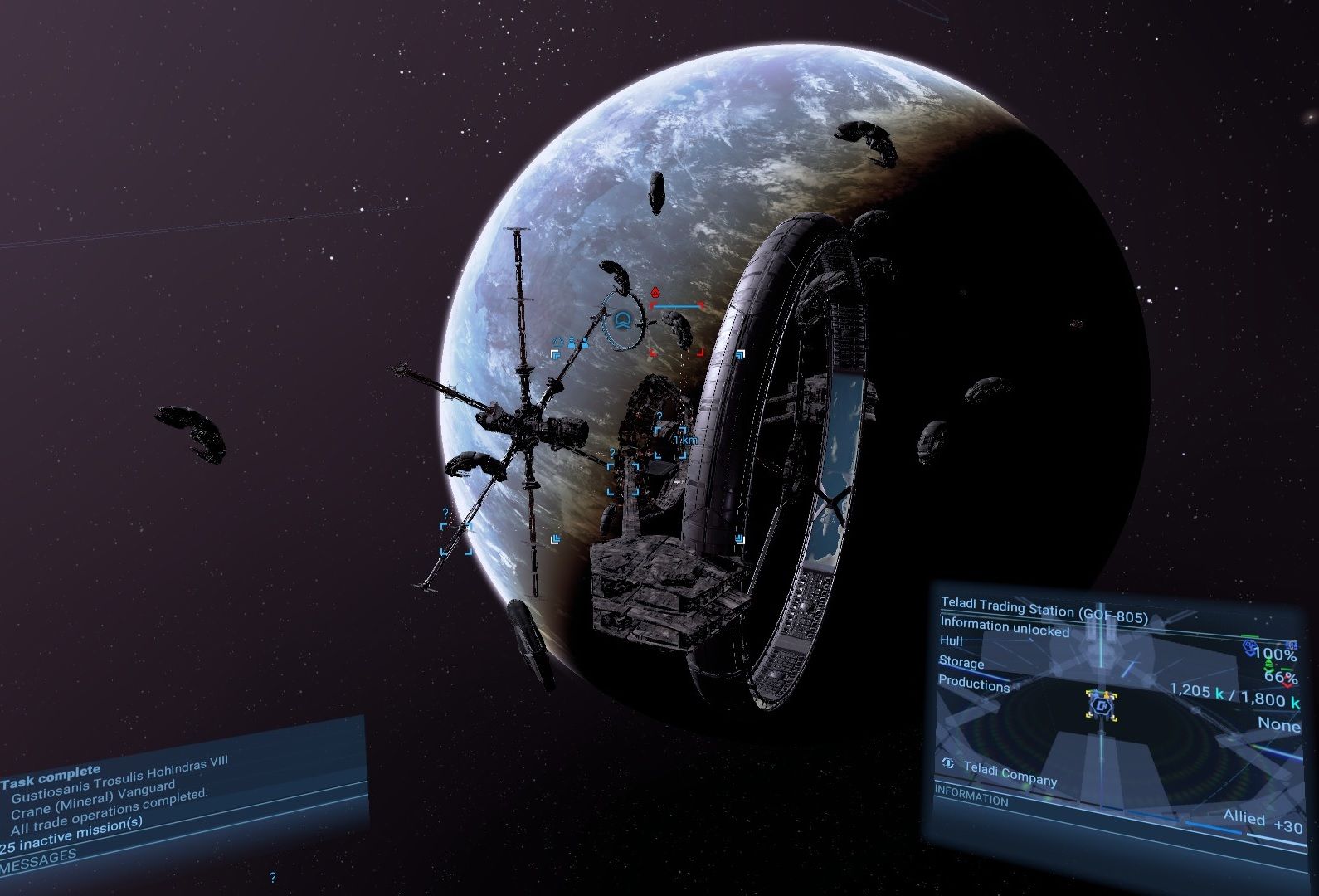Select the circular station services icon inside the ring

[x=623, y=320]
